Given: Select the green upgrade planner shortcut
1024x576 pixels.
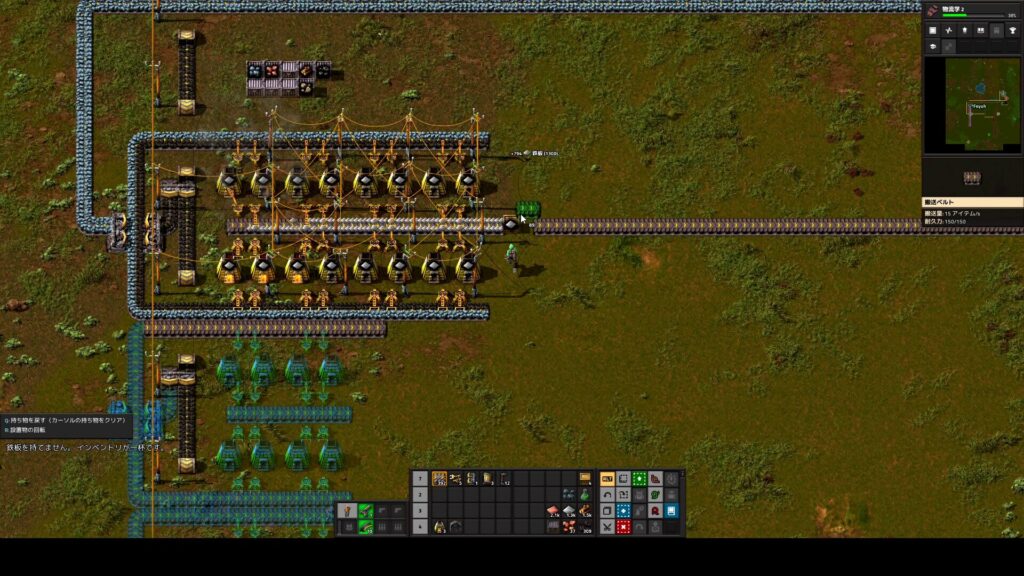Looking at the screenshot, I should pos(638,479).
